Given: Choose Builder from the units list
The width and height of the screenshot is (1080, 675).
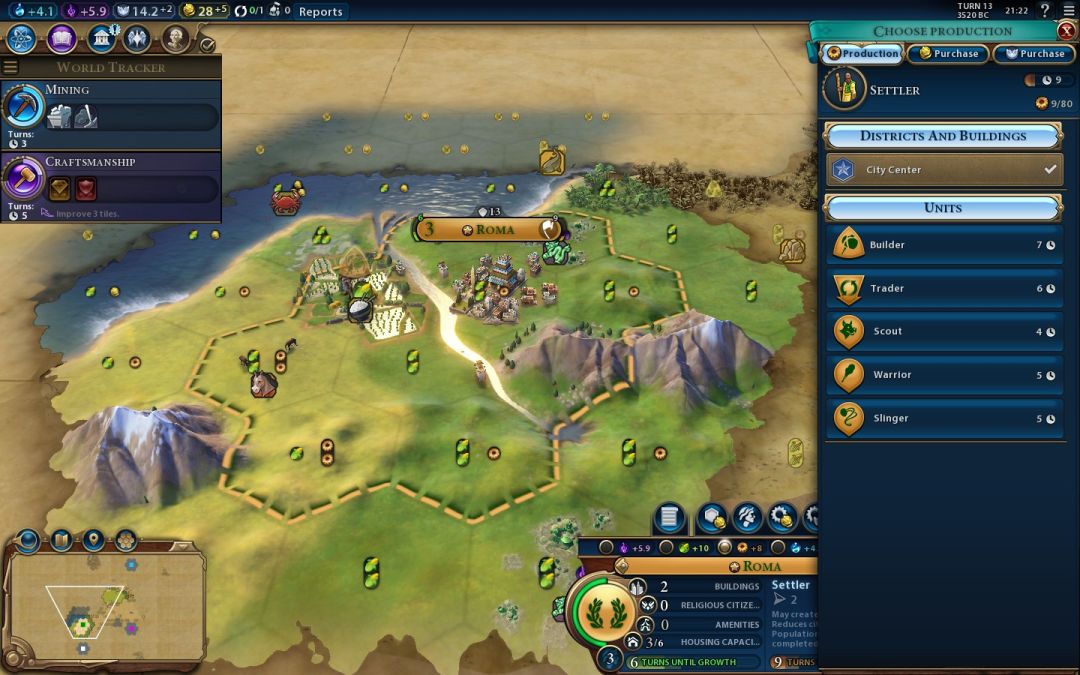Looking at the screenshot, I should tap(943, 245).
